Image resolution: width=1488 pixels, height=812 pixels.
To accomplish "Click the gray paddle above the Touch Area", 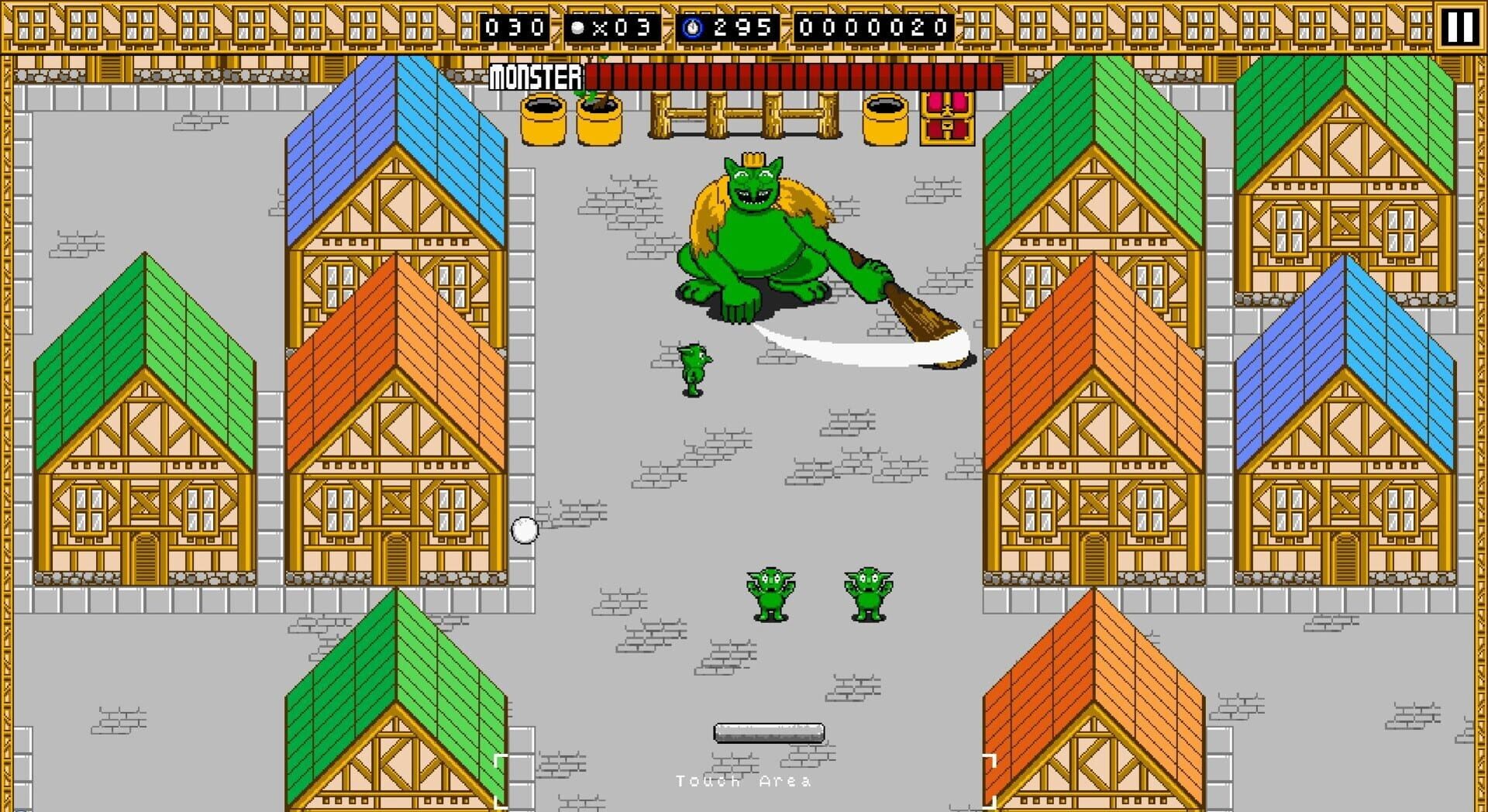I will pos(770,731).
